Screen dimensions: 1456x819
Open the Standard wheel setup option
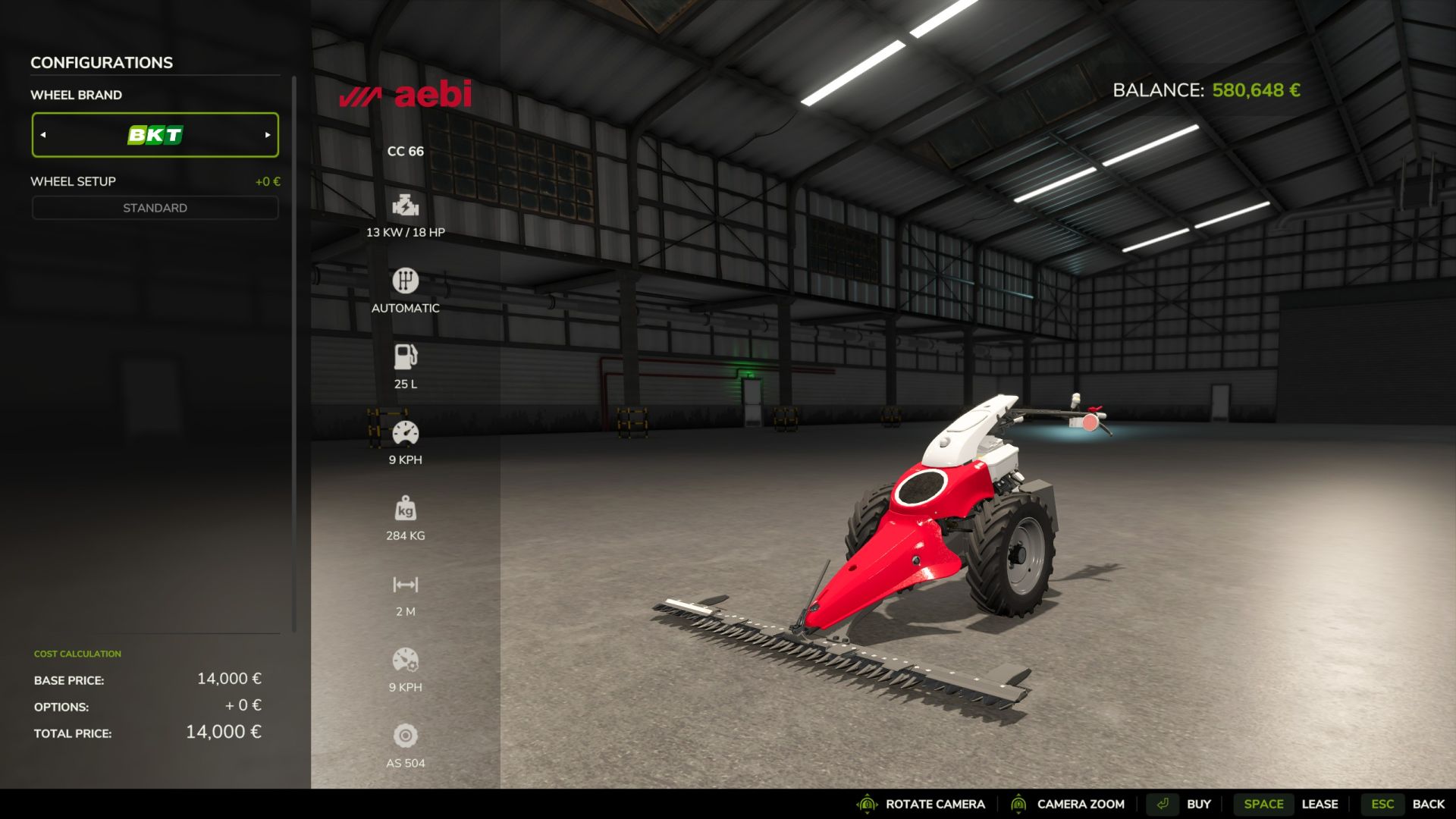[x=155, y=208]
